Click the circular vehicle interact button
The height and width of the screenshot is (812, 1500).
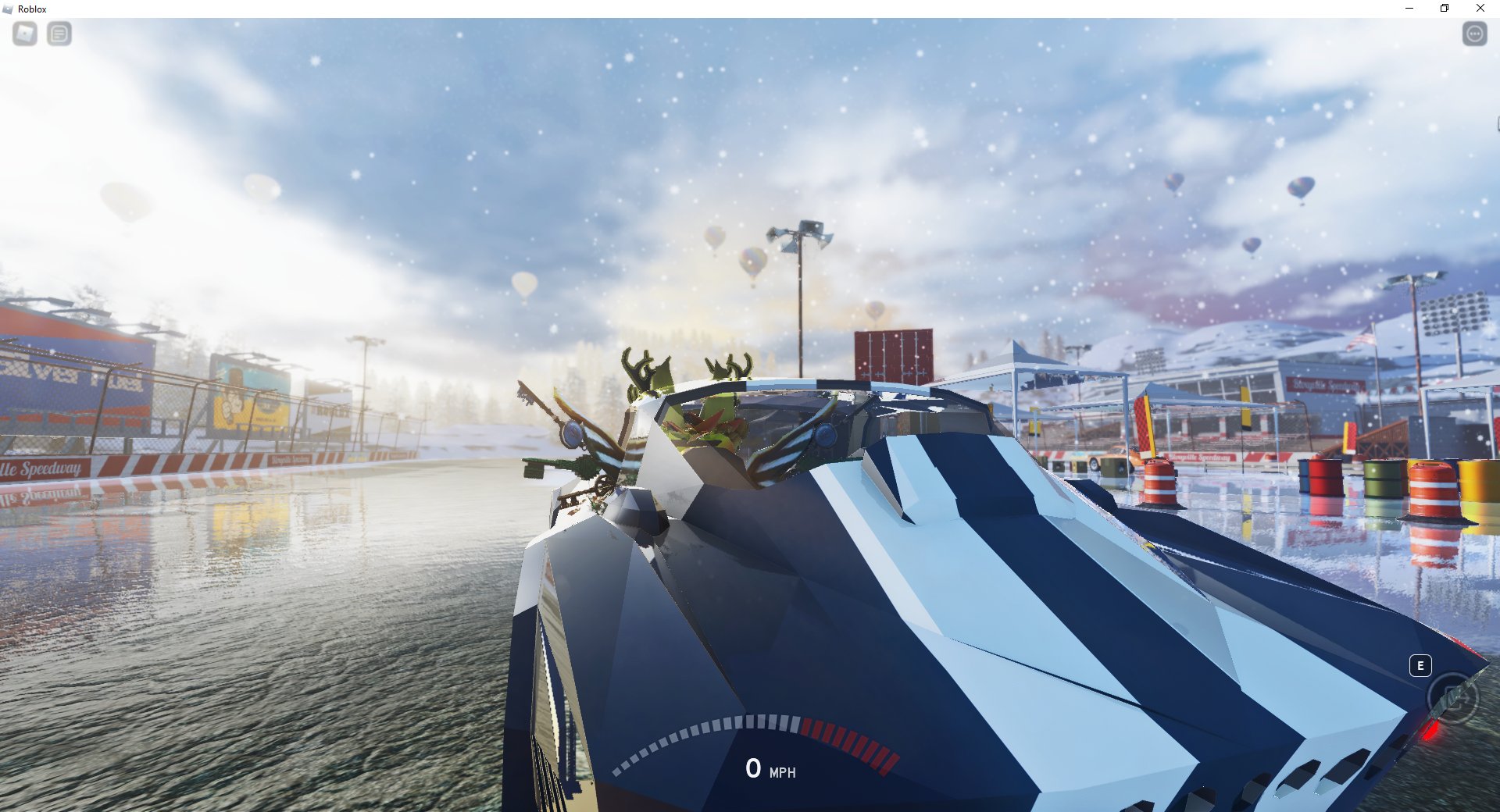(x=1452, y=696)
